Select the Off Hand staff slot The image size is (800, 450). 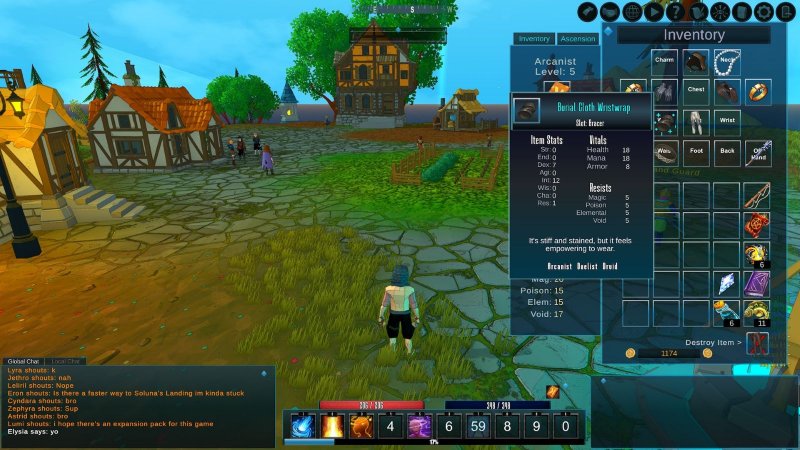(x=758, y=153)
